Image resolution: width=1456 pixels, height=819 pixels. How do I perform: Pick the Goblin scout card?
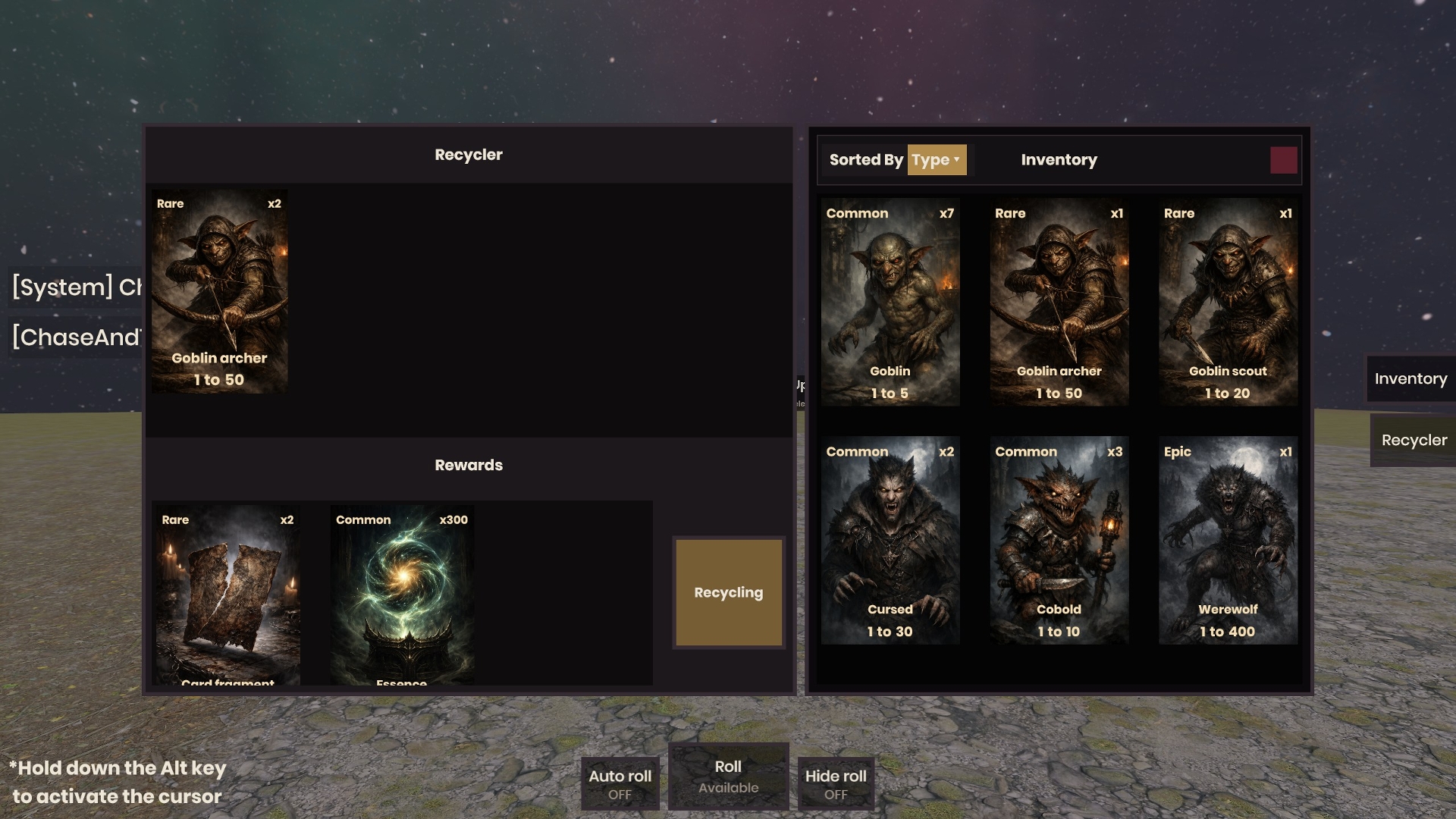click(1228, 302)
